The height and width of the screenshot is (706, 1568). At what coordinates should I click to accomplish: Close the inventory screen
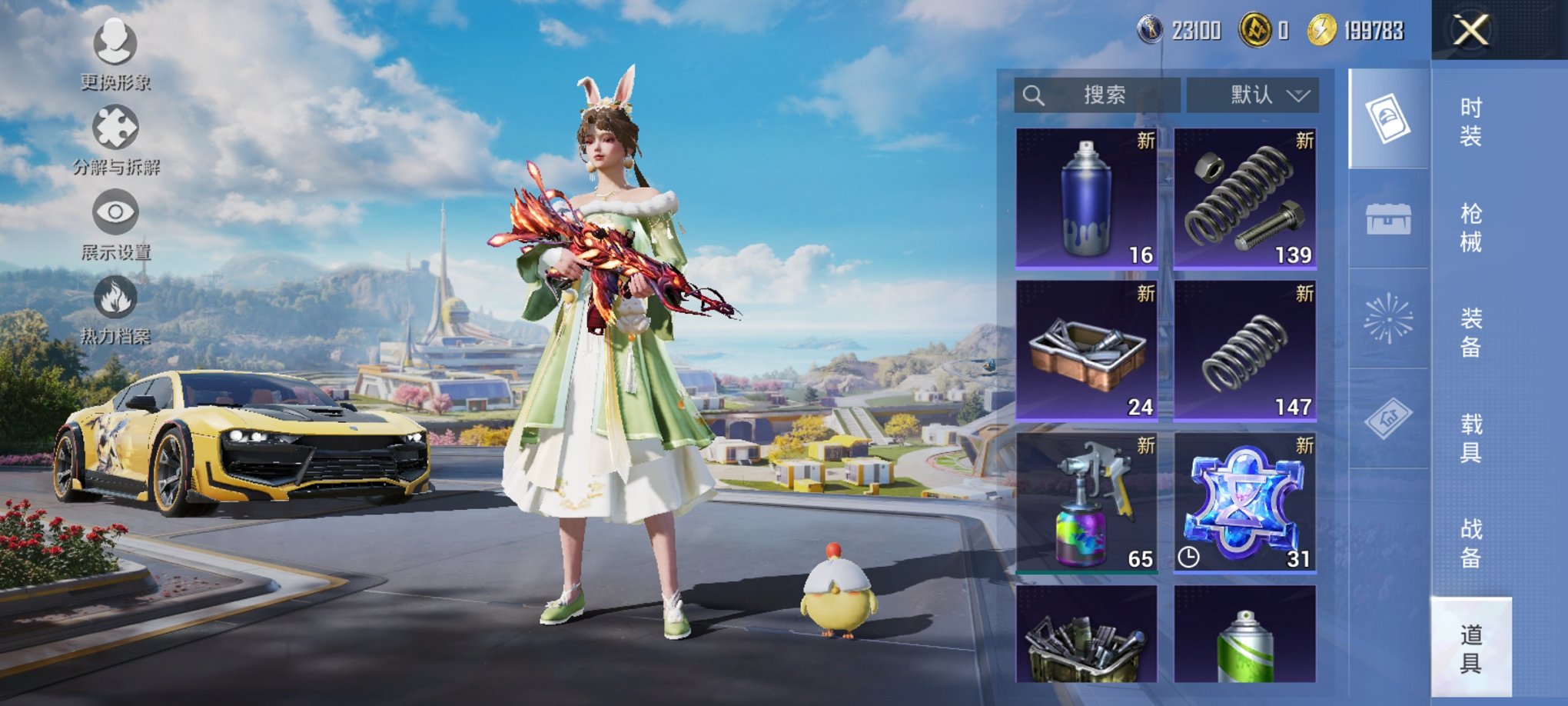coord(1470,31)
